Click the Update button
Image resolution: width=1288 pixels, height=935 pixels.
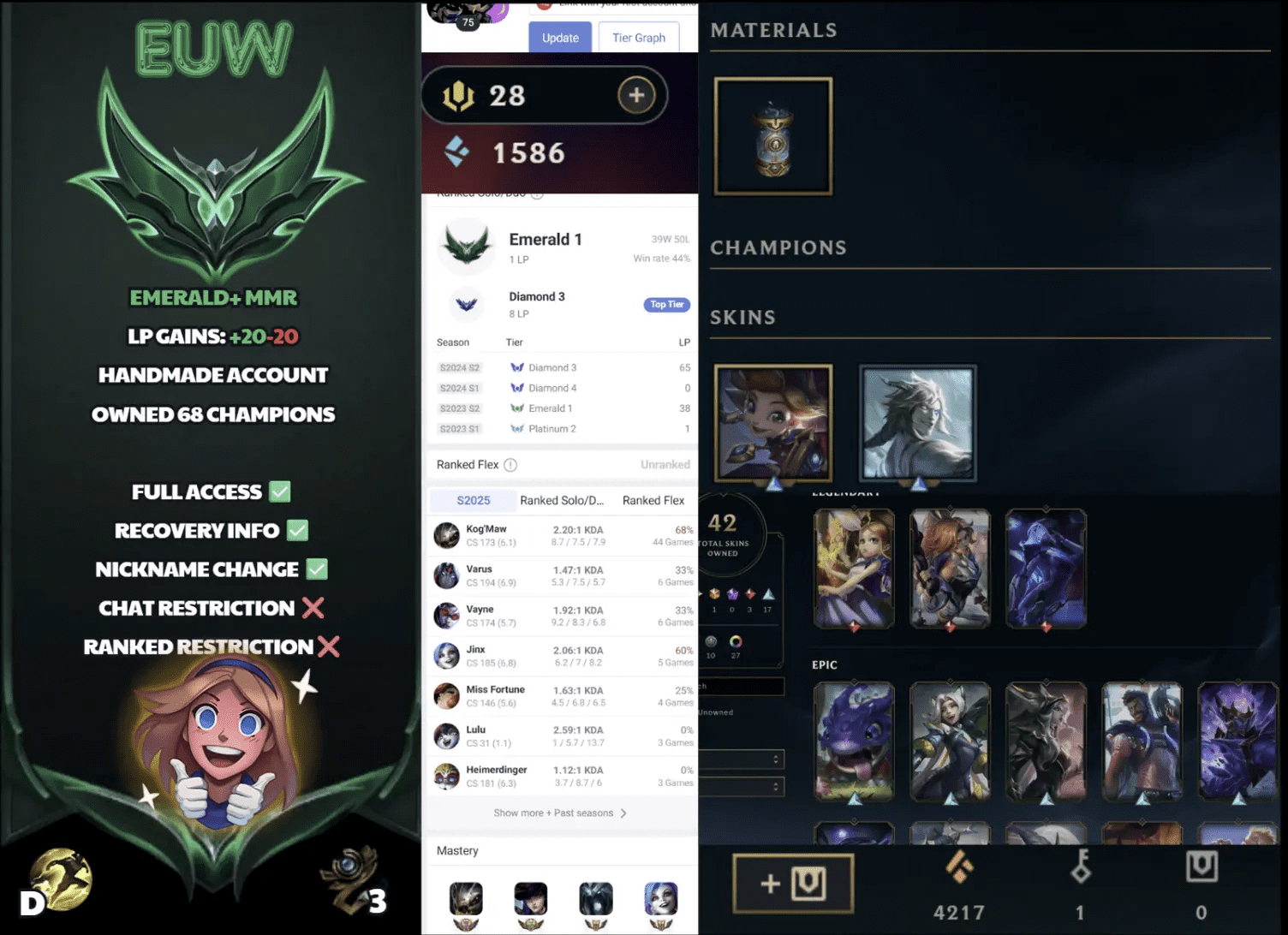point(559,38)
